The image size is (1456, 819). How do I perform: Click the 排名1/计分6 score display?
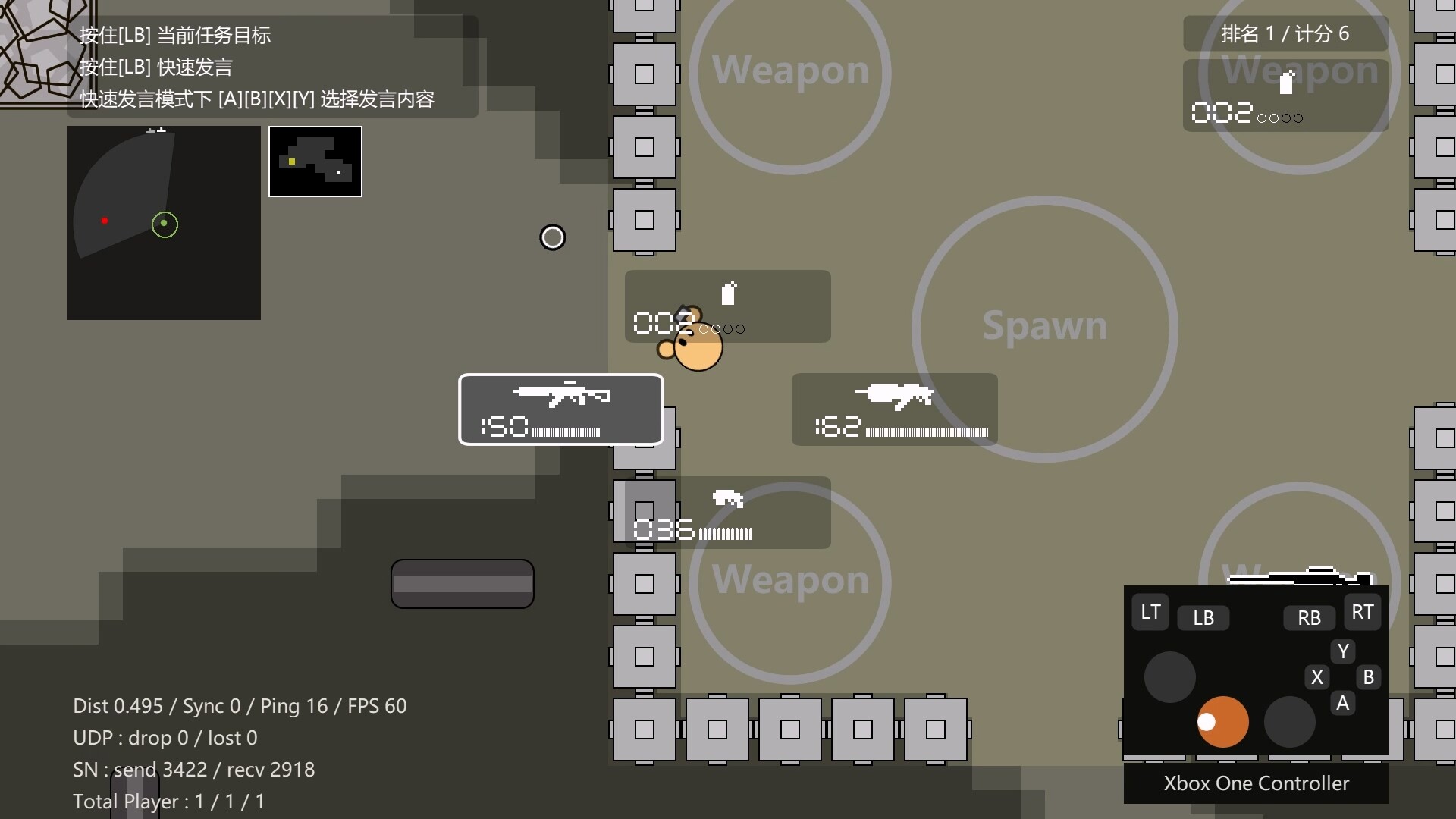pyautogui.click(x=1285, y=33)
